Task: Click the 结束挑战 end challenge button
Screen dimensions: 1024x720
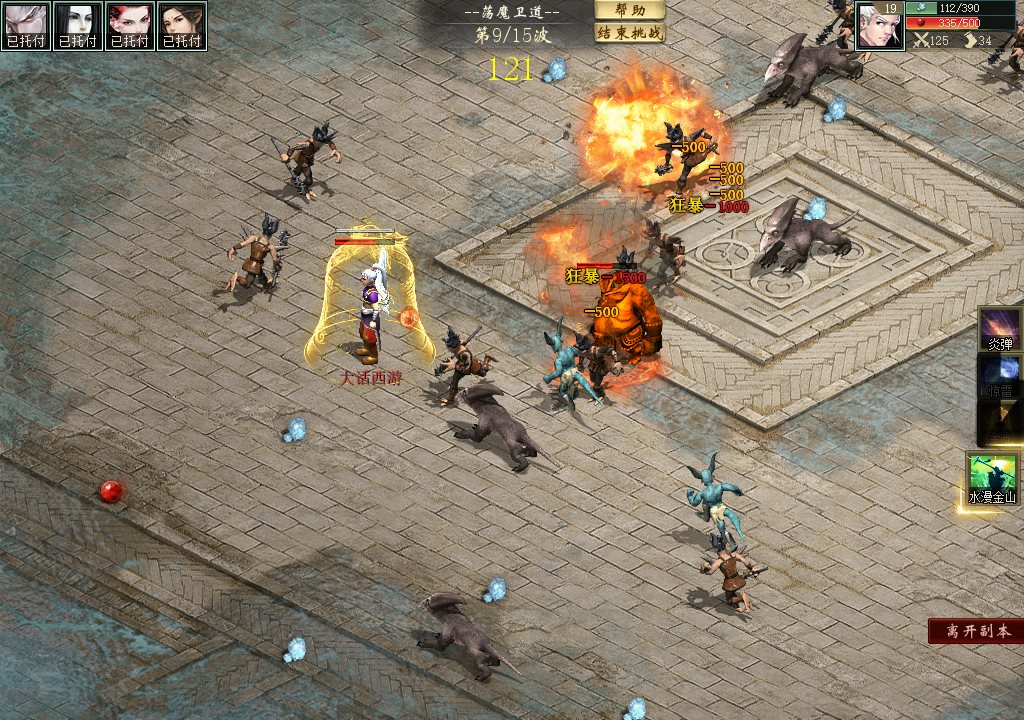Action: [x=630, y=33]
